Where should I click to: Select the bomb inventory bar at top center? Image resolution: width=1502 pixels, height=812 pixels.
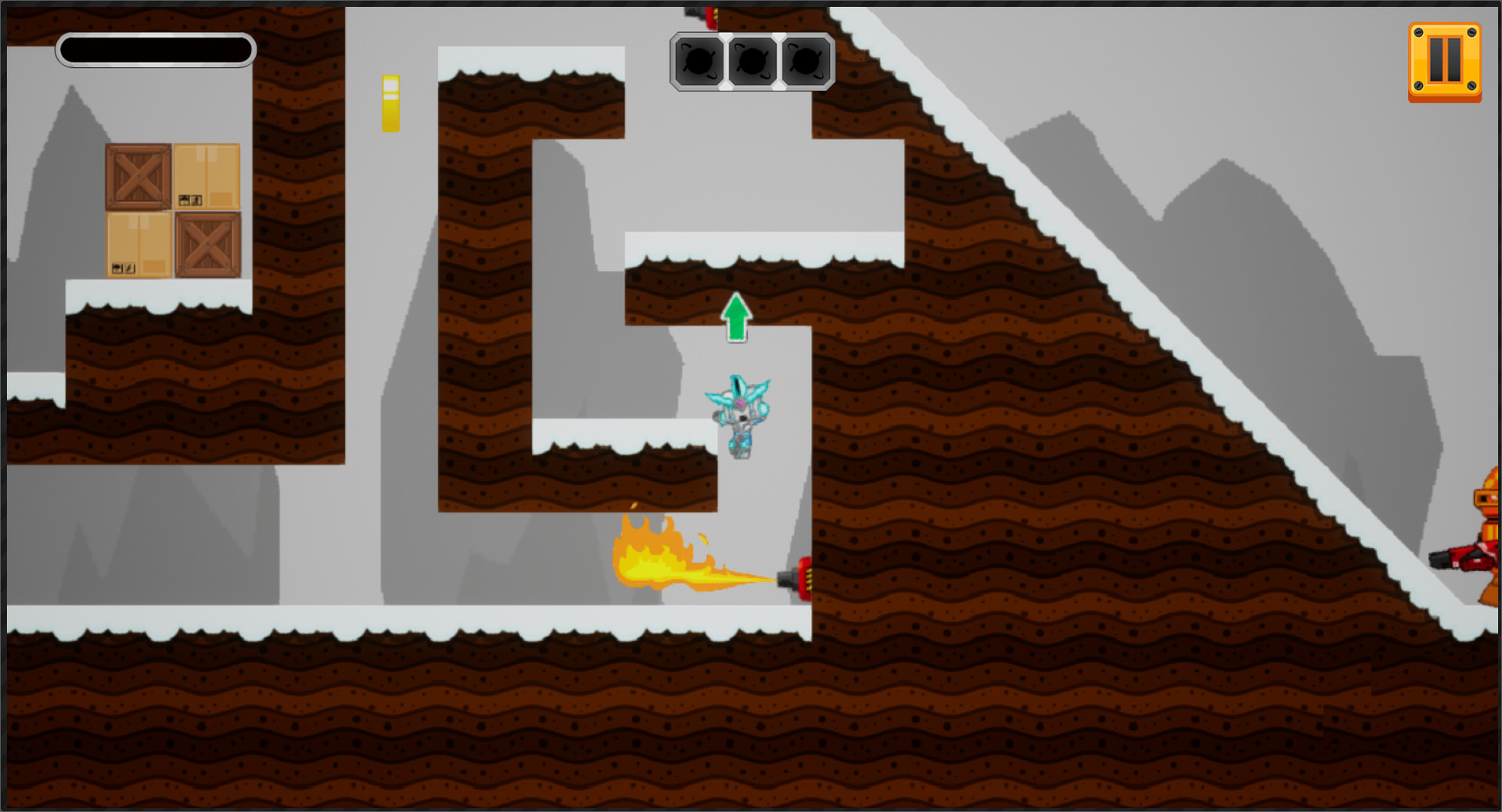coord(752,63)
